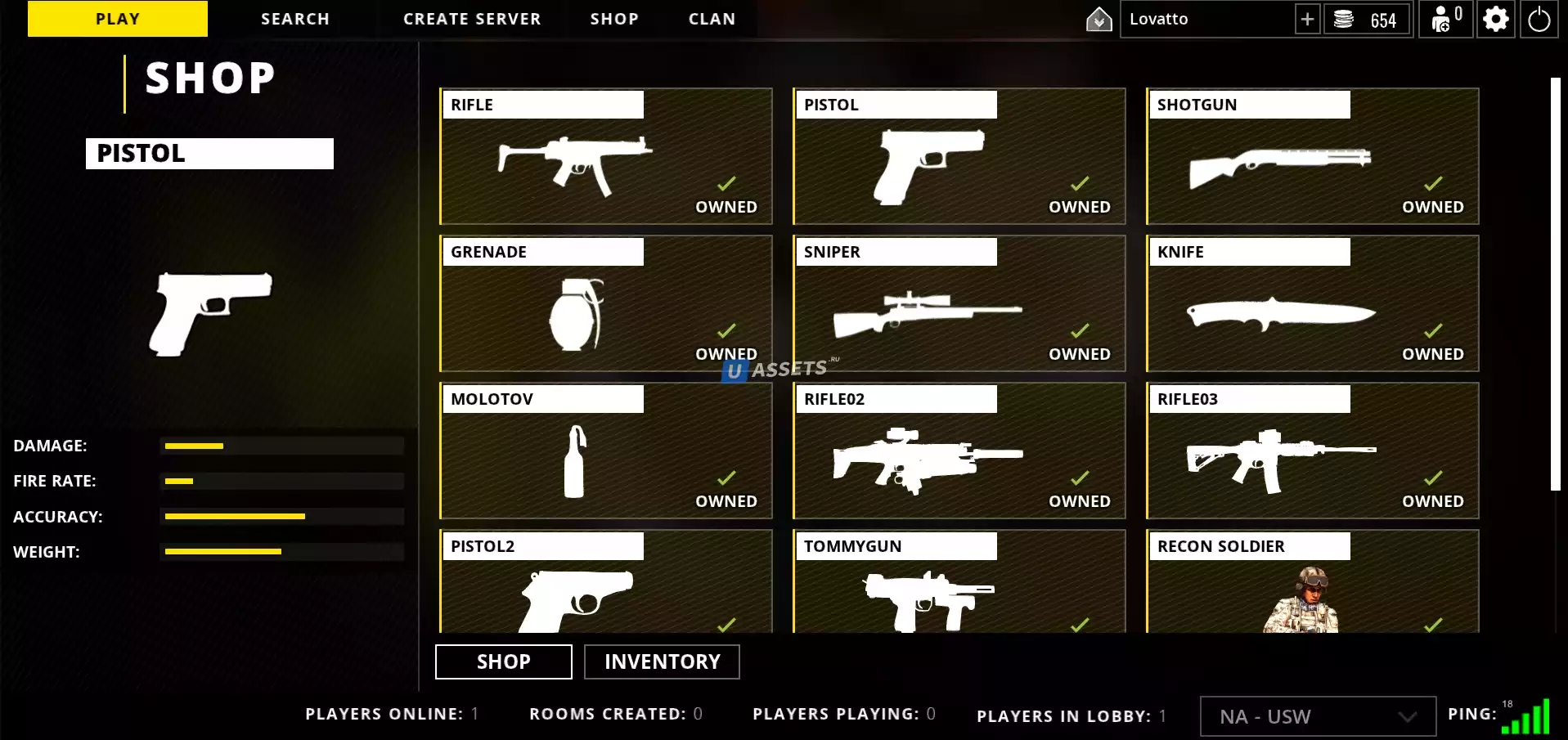
Task: Select the Tommygun weapon tile
Action: point(959,582)
